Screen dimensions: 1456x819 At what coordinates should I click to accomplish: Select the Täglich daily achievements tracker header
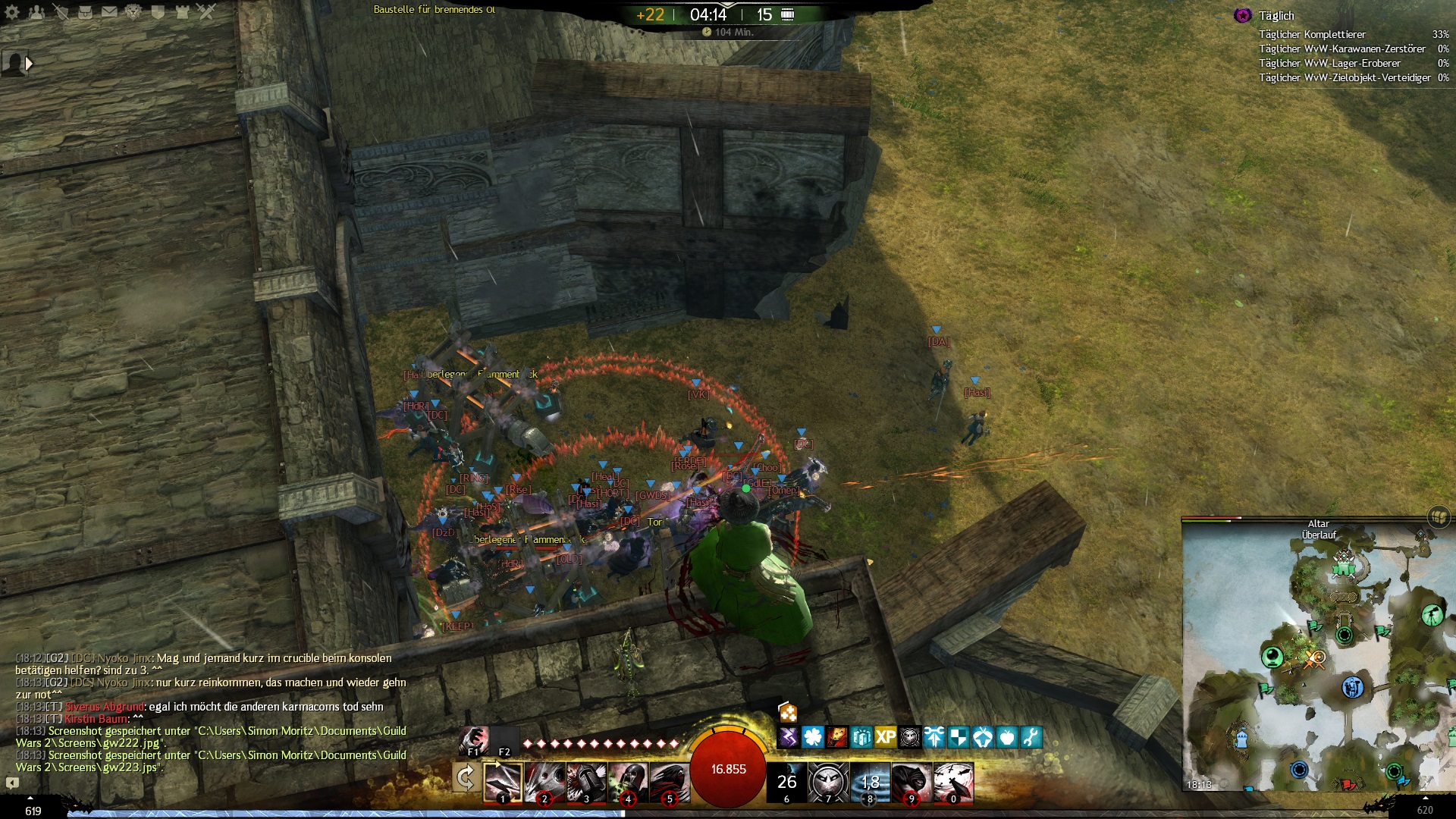[x=1276, y=16]
